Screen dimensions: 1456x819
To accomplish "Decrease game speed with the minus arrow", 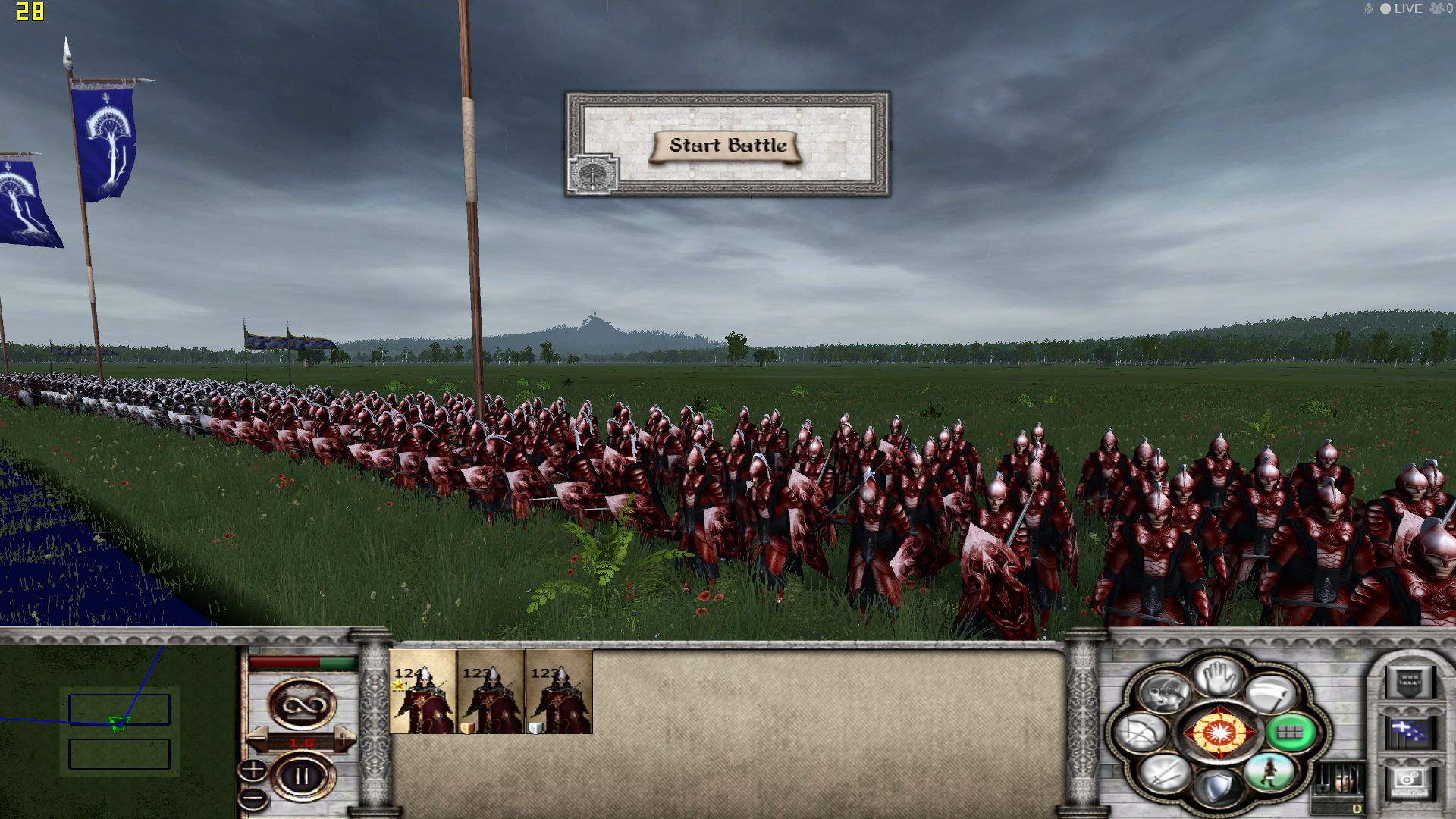I will point(258,737).
